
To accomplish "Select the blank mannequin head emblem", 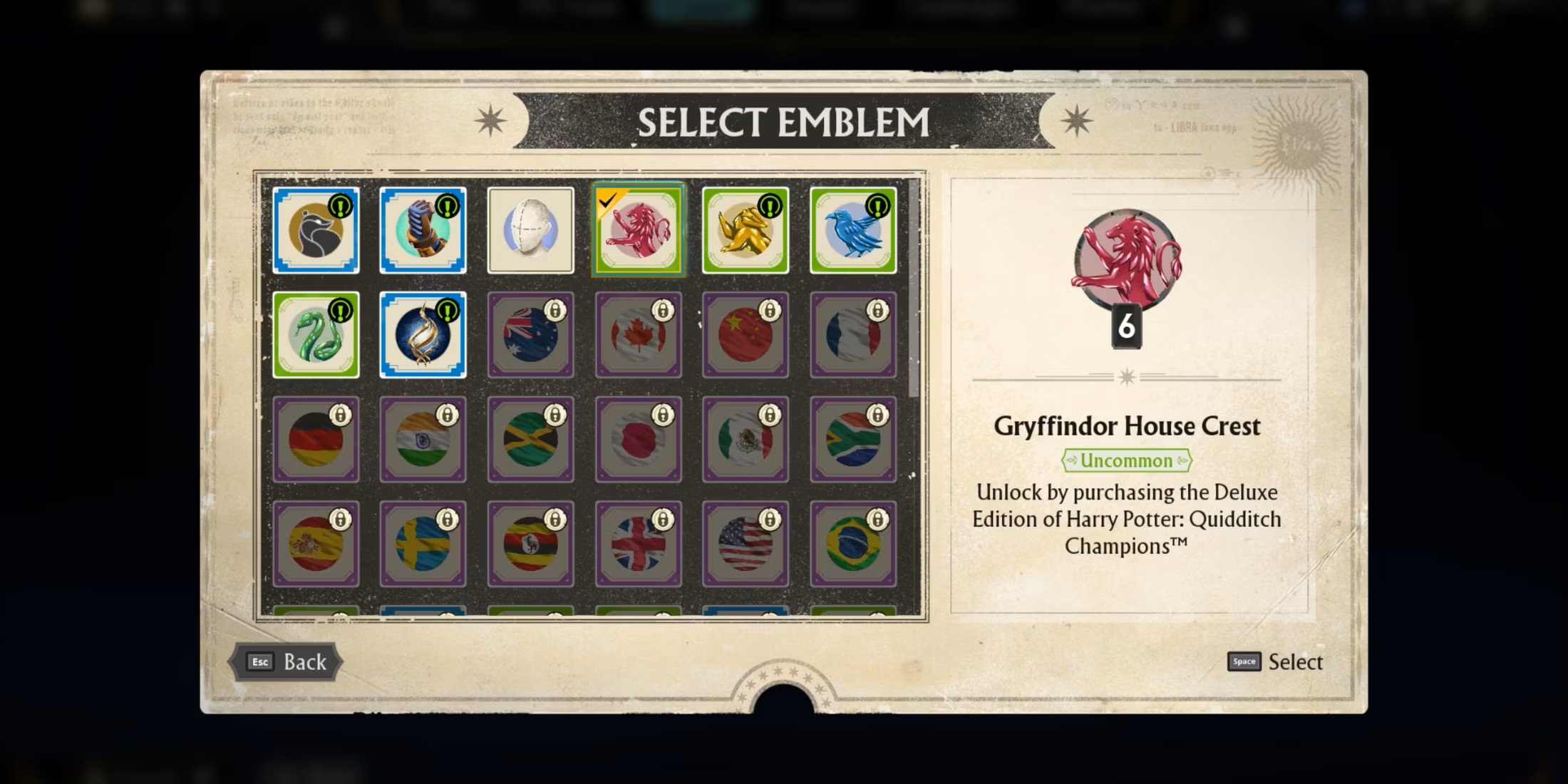I will (x=530, y=230).
